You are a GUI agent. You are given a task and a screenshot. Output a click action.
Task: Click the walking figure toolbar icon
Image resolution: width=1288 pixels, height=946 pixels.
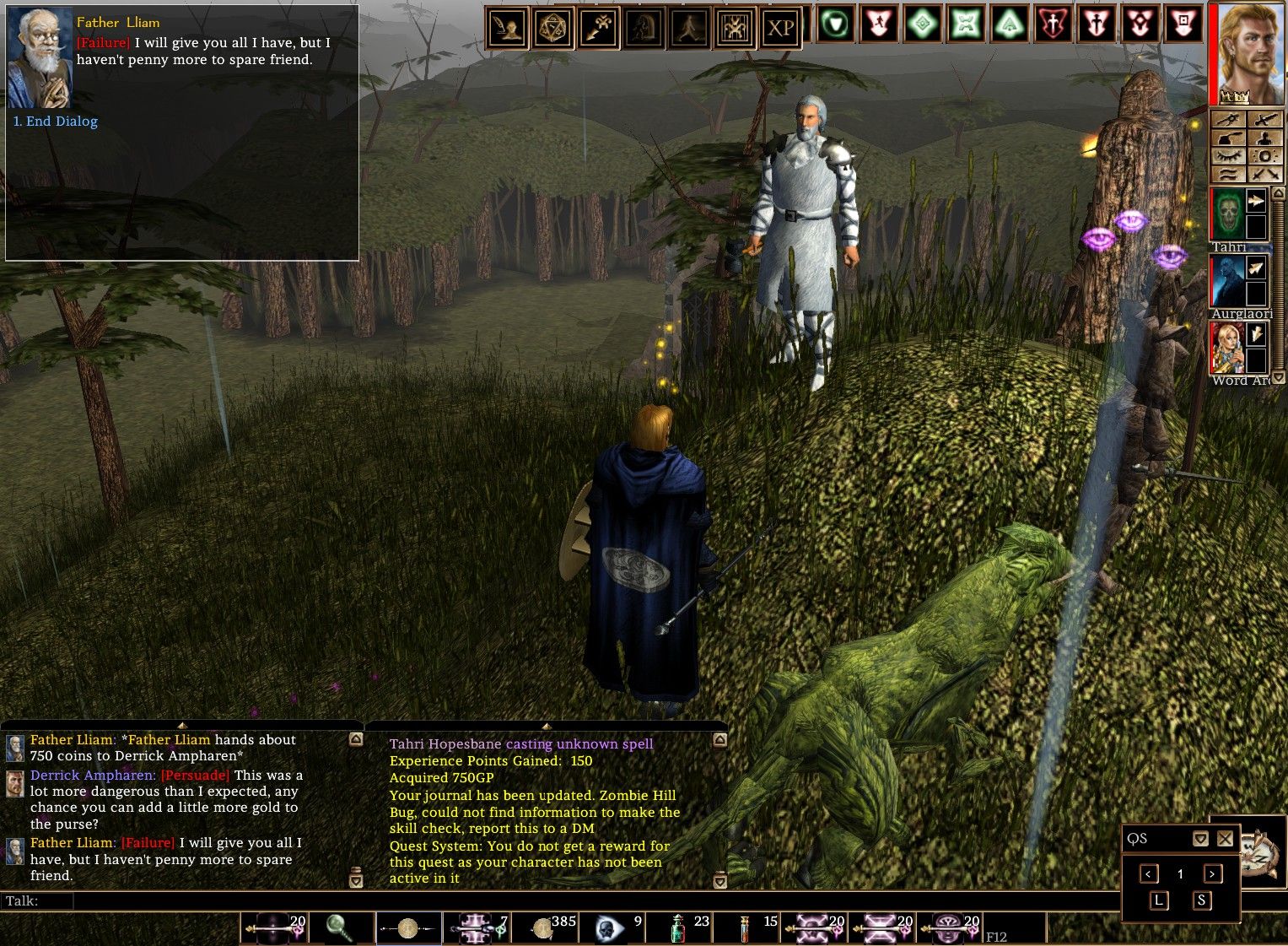click(x=689, y=29)
